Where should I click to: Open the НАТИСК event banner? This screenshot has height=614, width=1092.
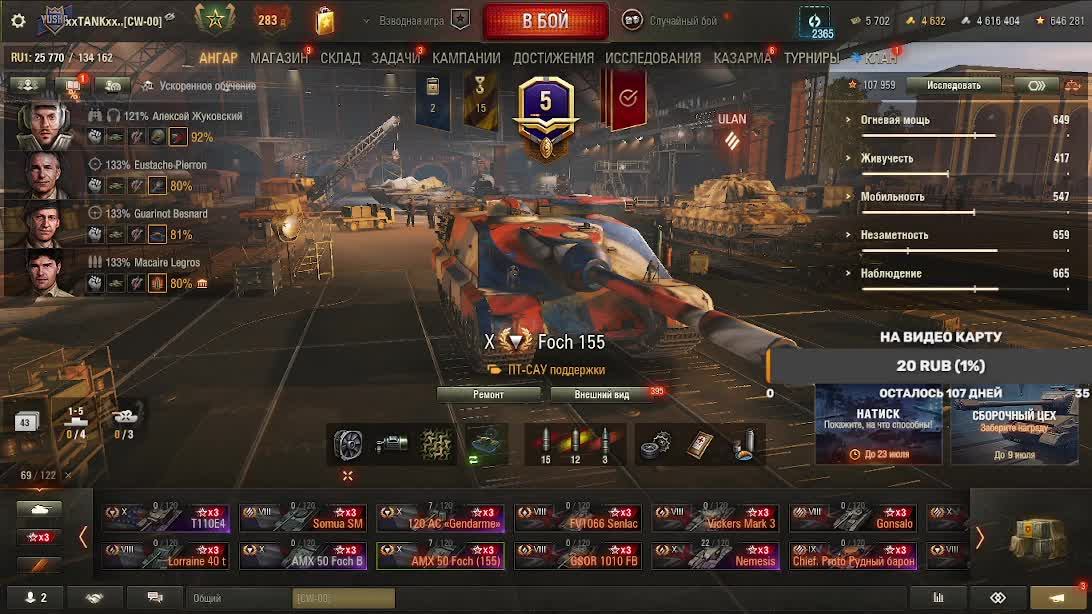(877, 425)
